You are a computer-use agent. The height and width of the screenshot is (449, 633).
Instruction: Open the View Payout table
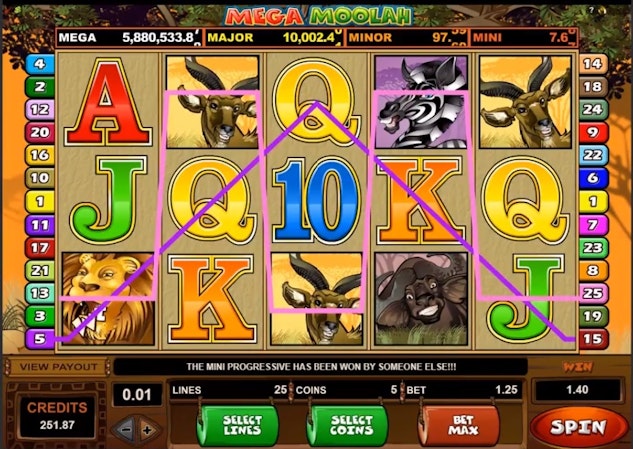point(48,367)
